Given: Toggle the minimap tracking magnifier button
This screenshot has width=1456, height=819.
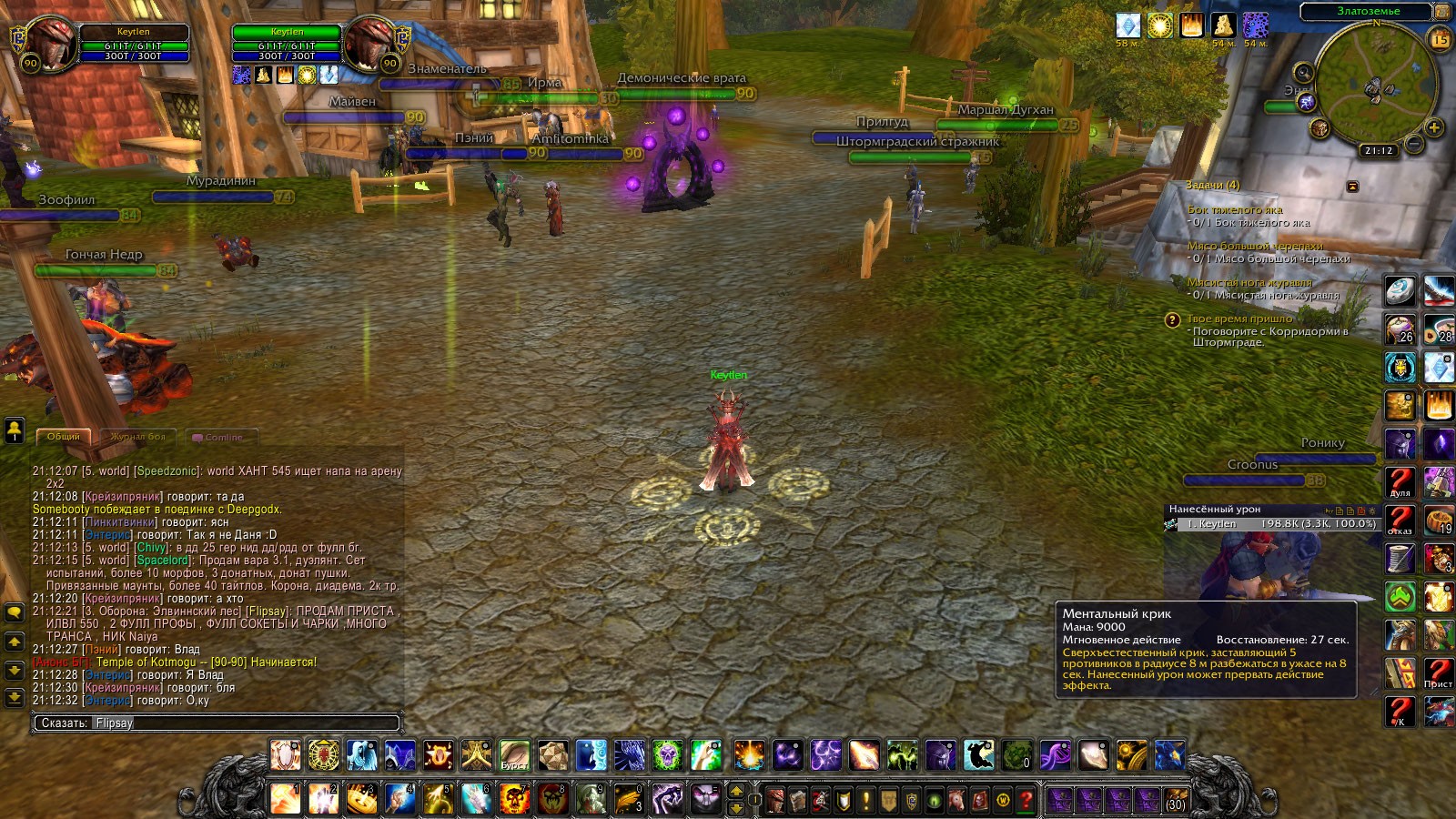Looking at the screenshot, I should coord(1303,72).
